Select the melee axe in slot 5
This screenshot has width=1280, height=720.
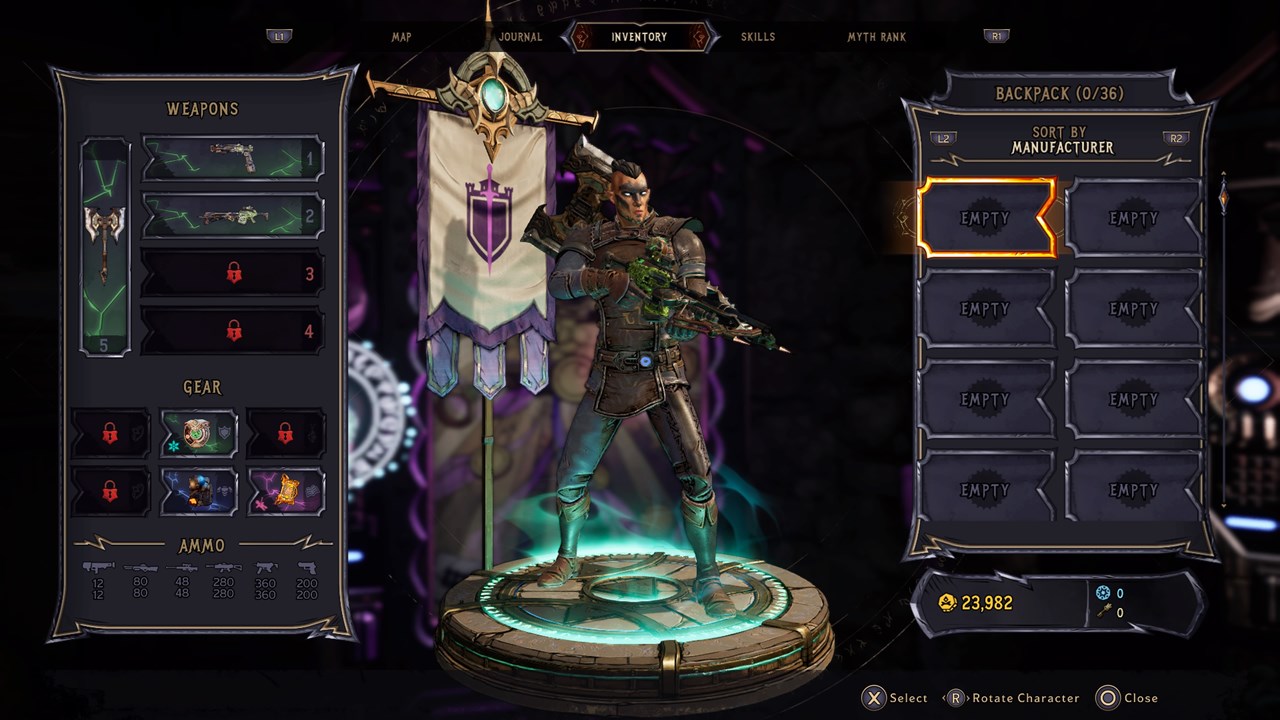point(105,246)
